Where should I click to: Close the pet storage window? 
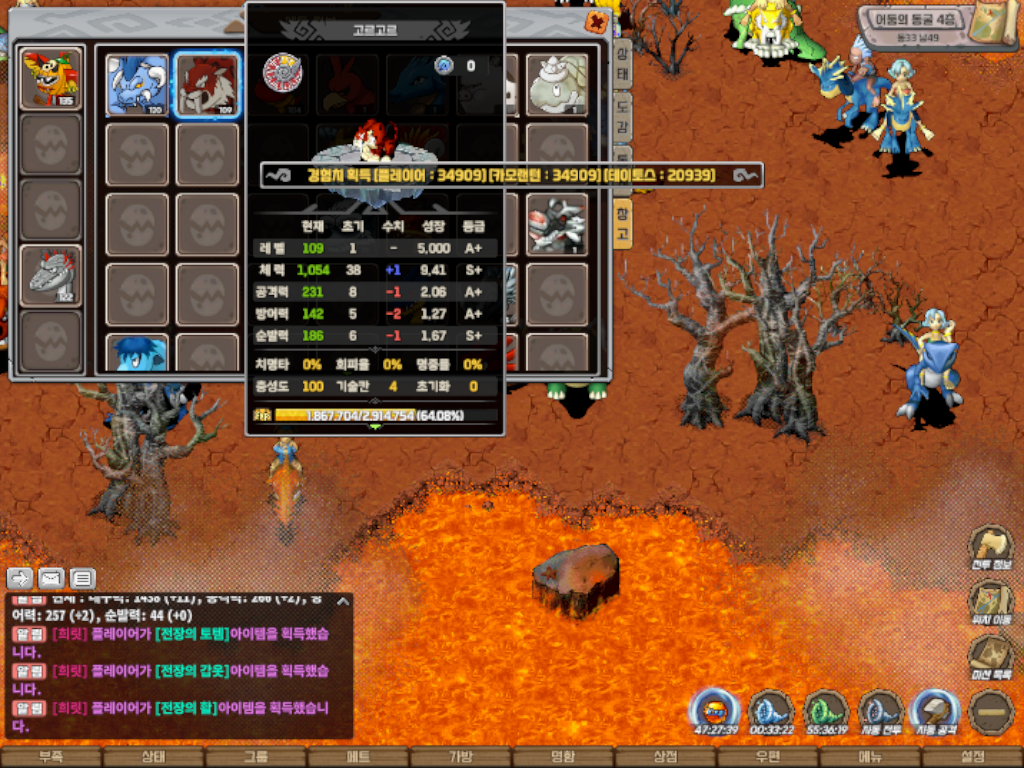(597, 22)
